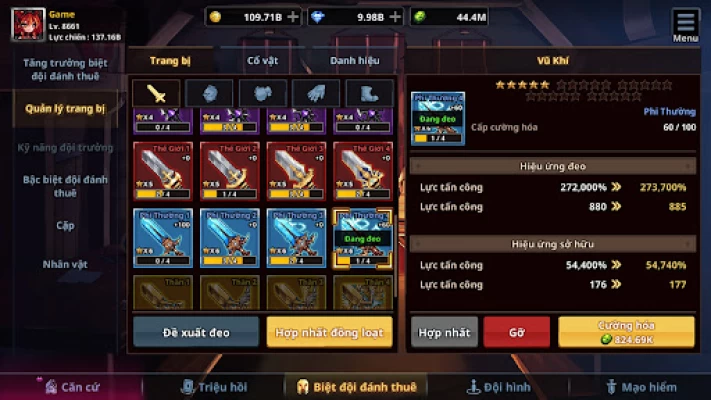Select the helmet equipment category
The image size is (711, 400).
pos(210,93)
